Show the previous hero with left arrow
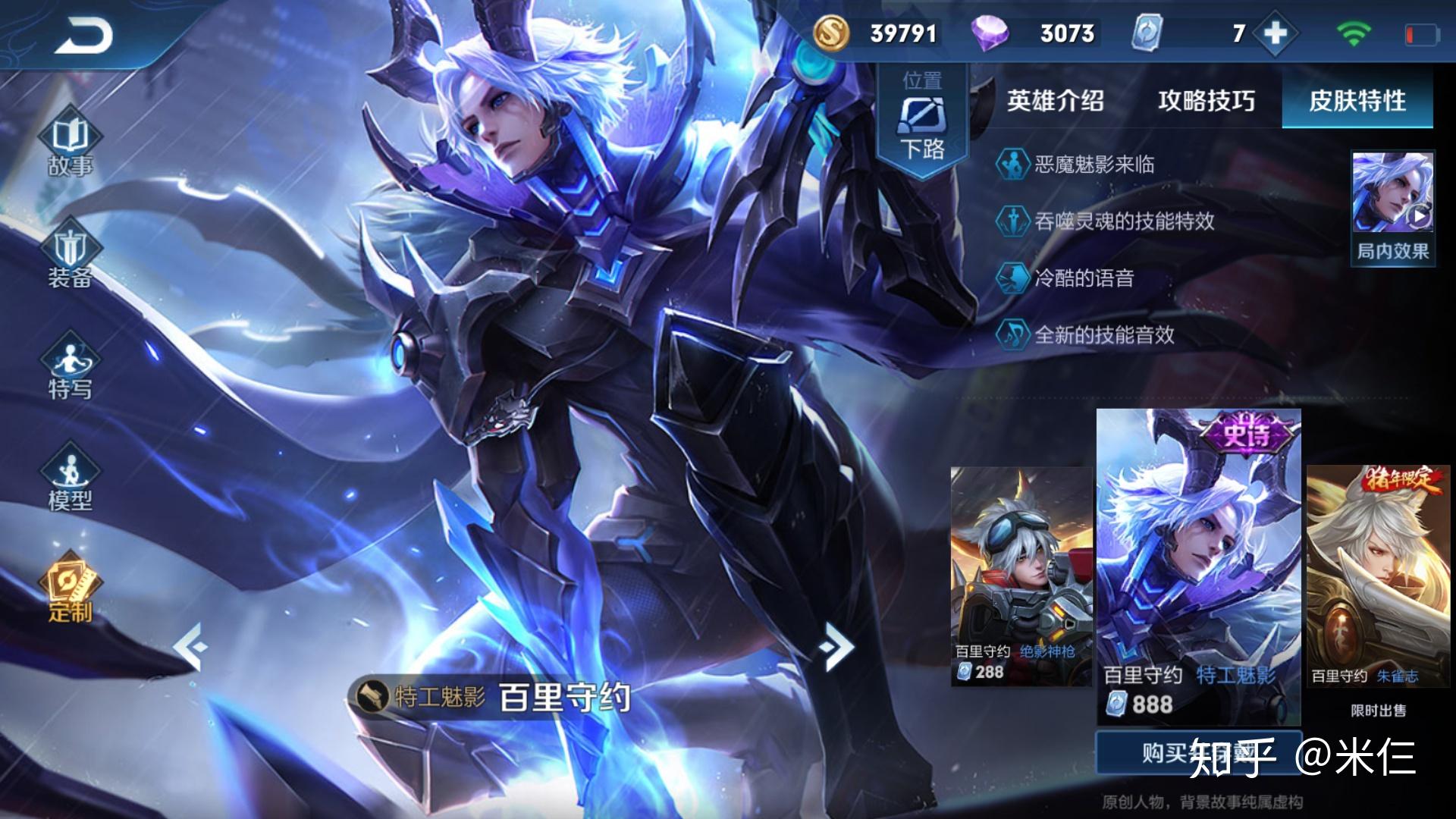Viewport: 1456px width, 819px height. point(188,646)
